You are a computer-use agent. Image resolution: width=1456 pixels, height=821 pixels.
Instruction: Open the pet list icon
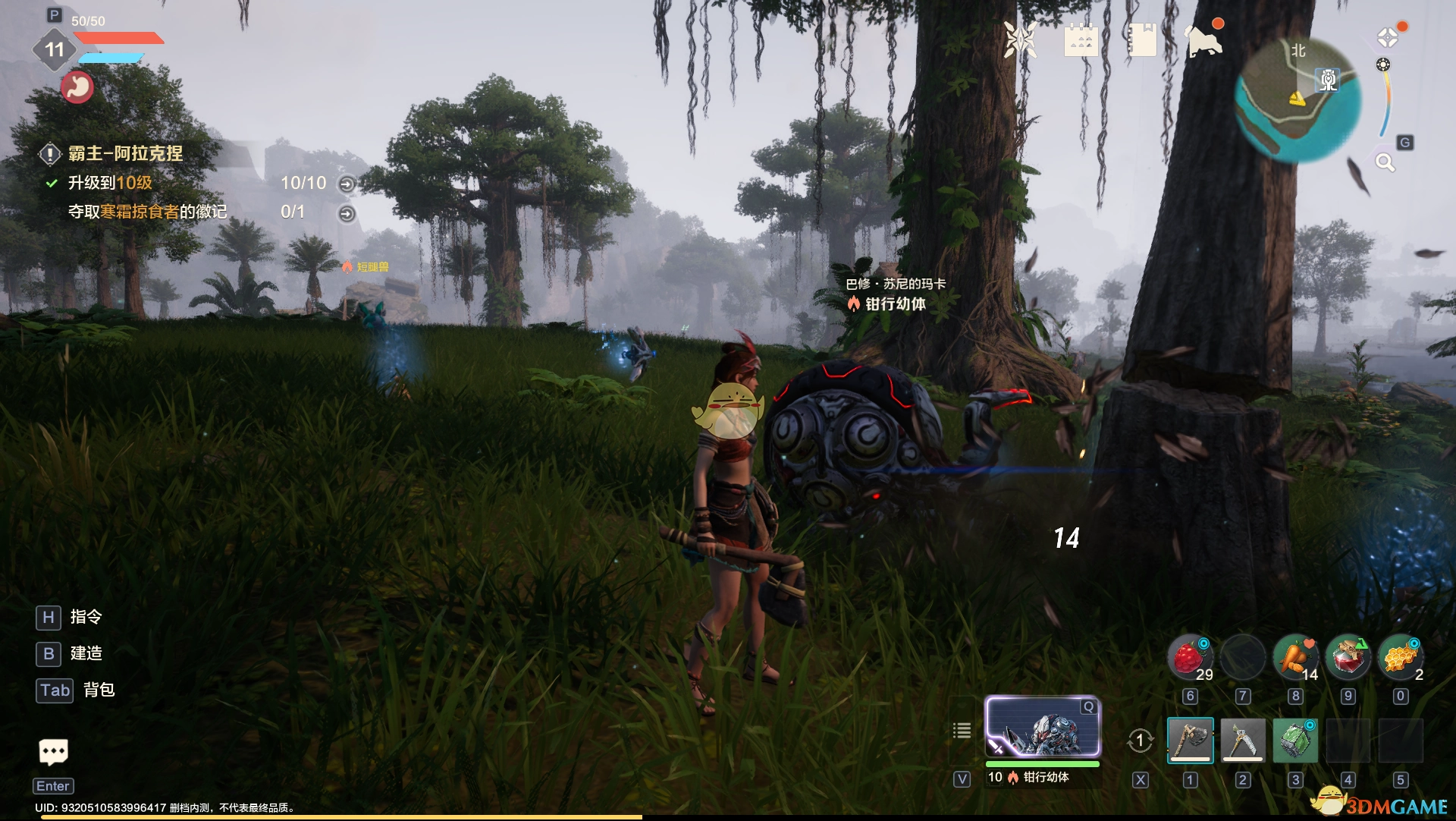click(x=962, y=731)
